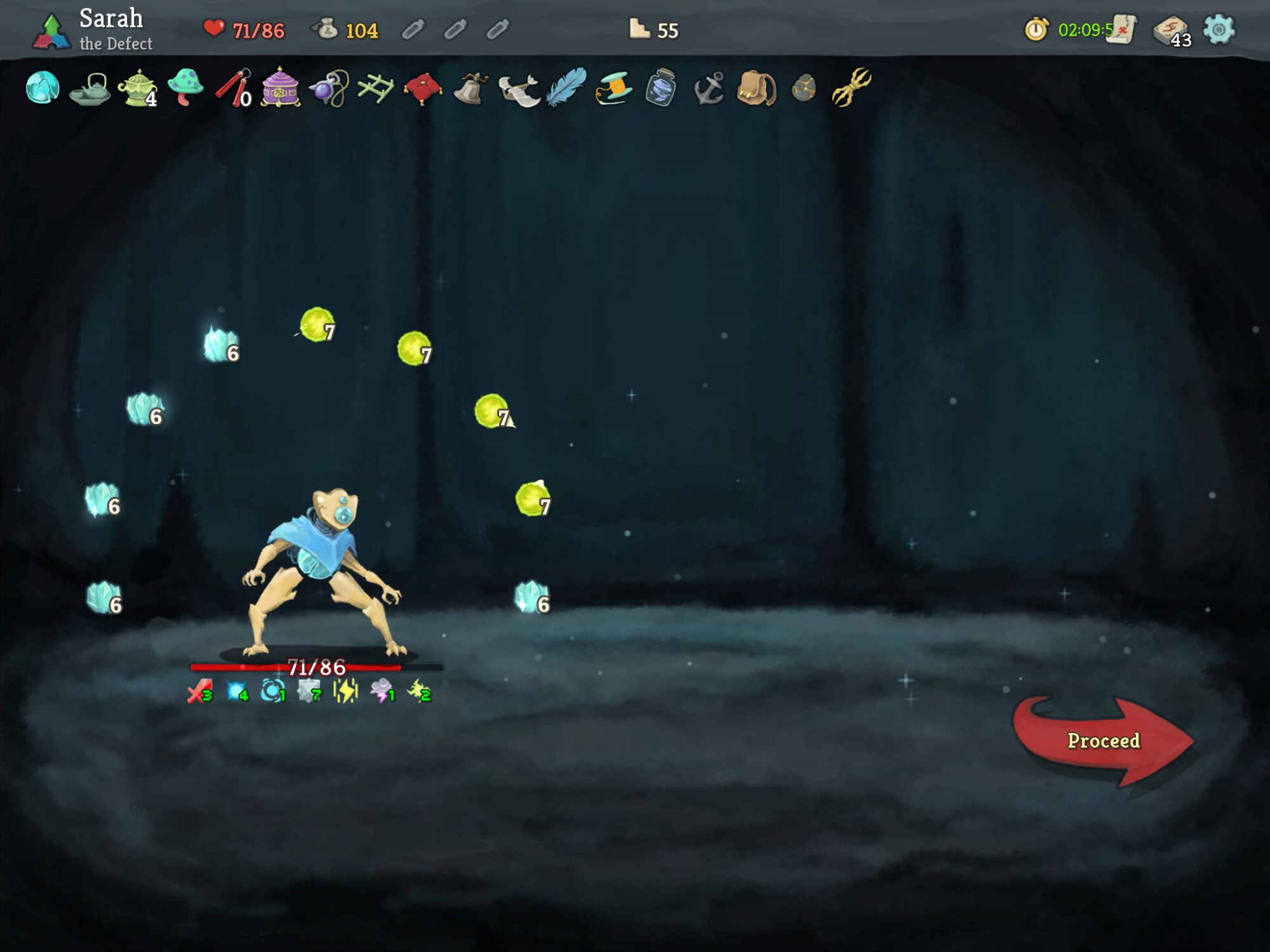
Task: Click the red Regal Pillow relic
Action: (x=423, y=88)
